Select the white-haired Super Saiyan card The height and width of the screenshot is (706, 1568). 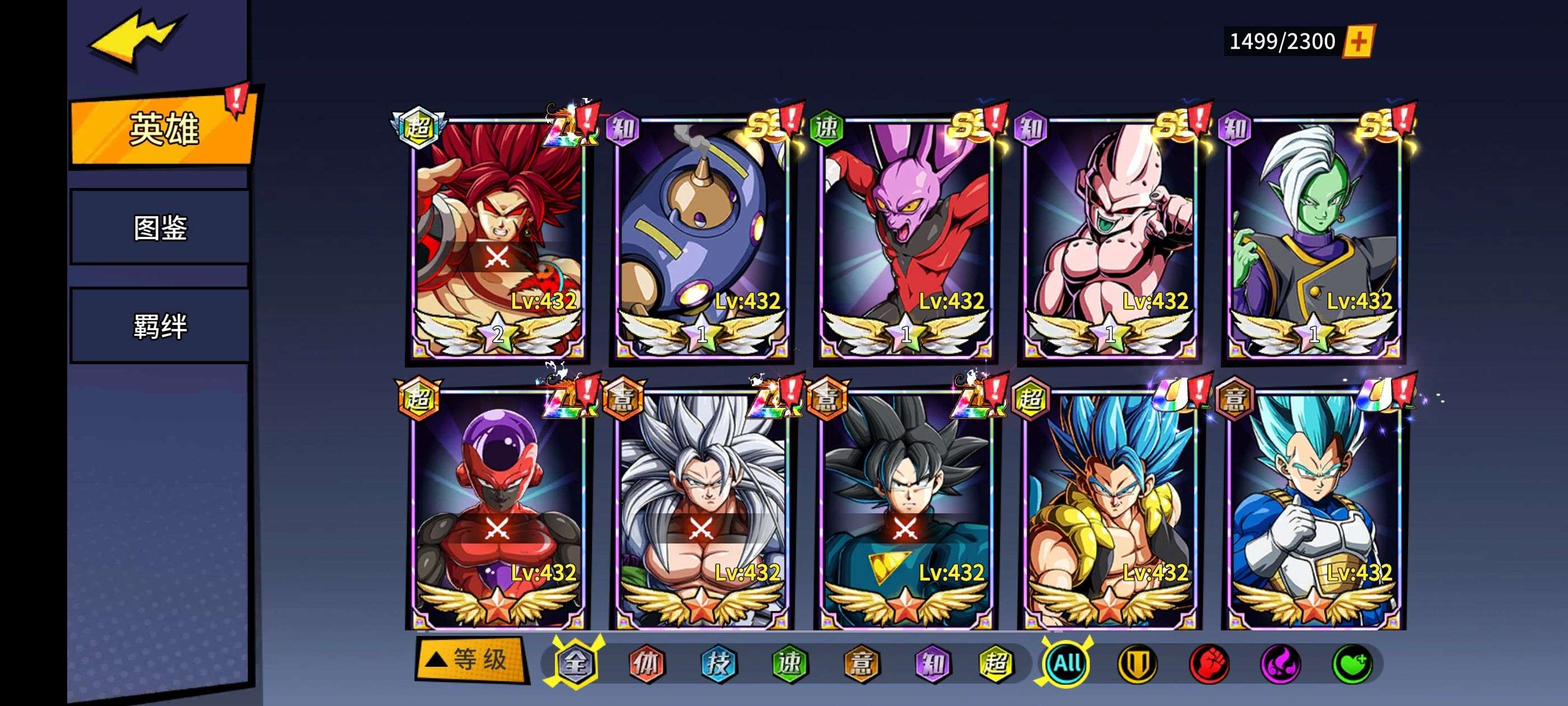tap(702, 509)
